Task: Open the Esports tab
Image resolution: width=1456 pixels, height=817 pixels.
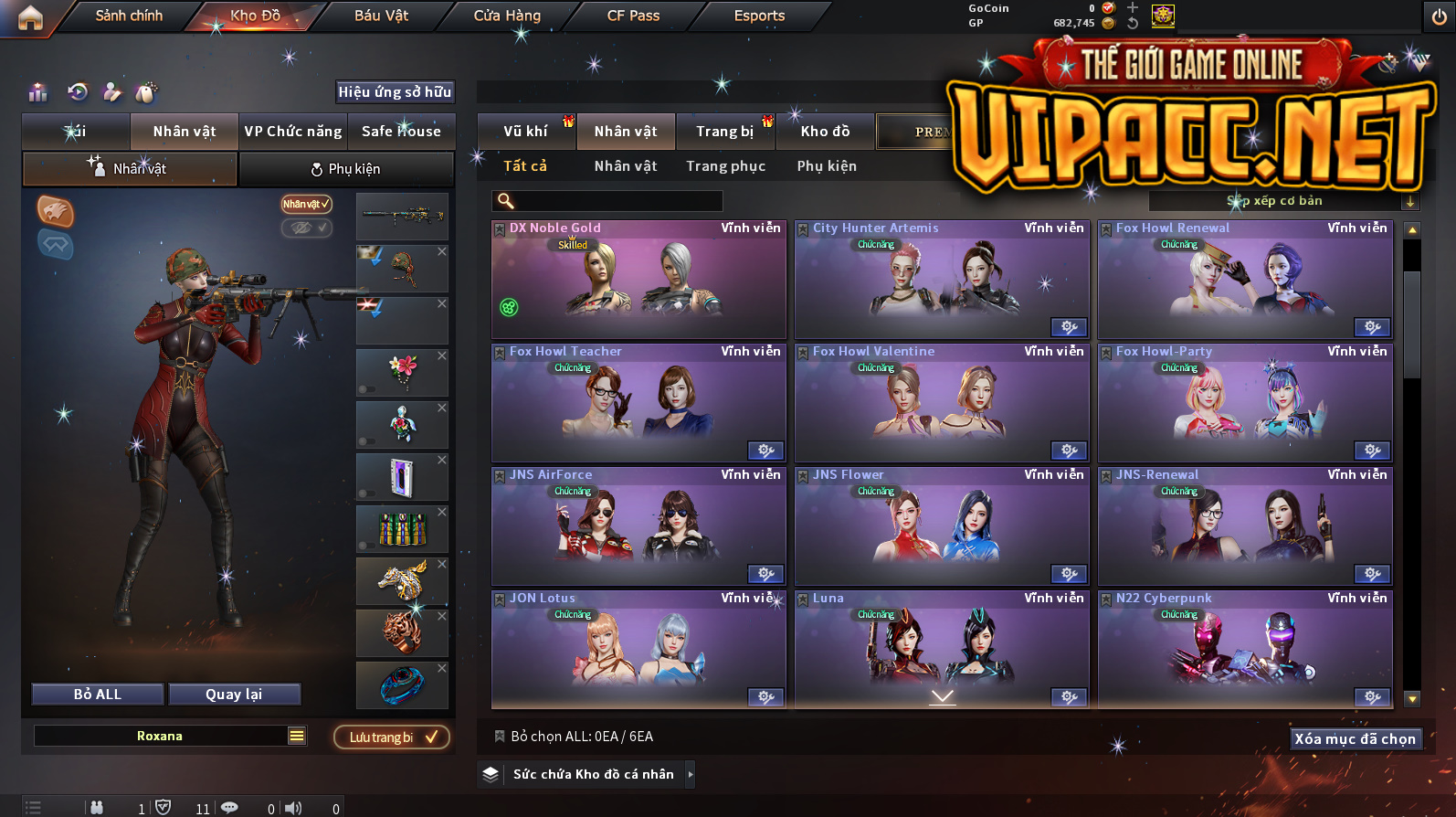Action: [759, 16]
